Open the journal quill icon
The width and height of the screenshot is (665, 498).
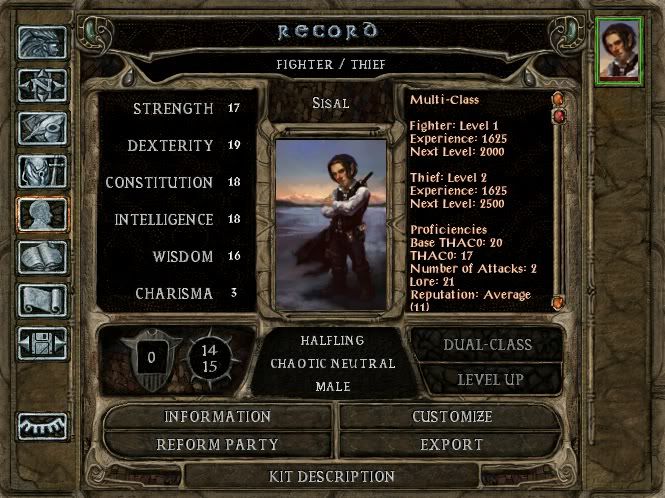tap(42, 128)
